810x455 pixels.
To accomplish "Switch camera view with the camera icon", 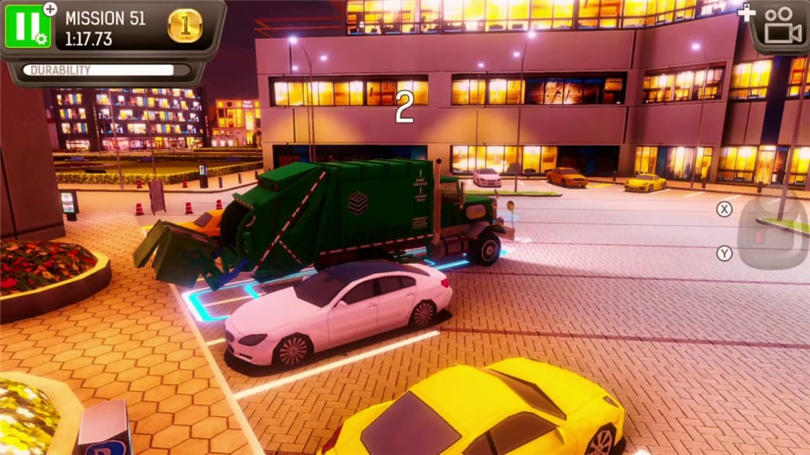I will 783,26.
